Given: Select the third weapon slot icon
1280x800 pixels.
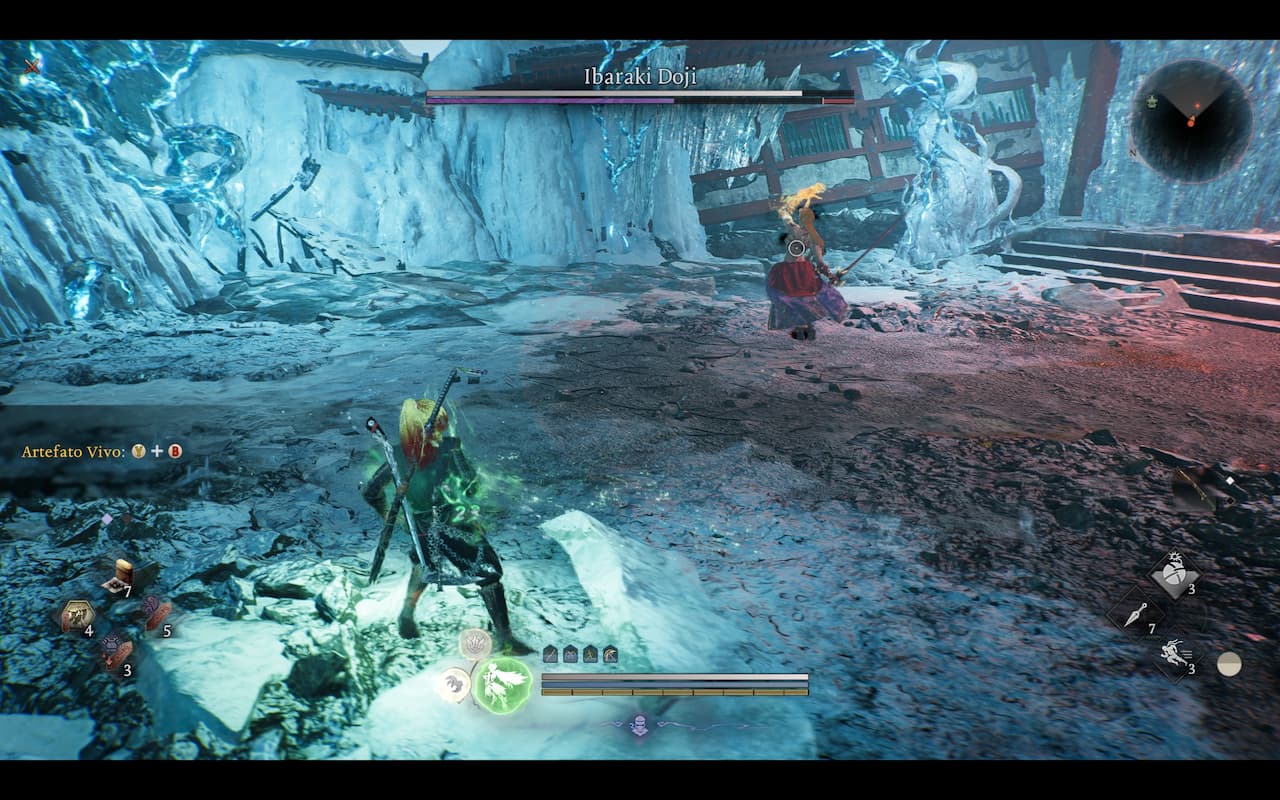Looking at the screenshot, I should click(x=590, y=654).
